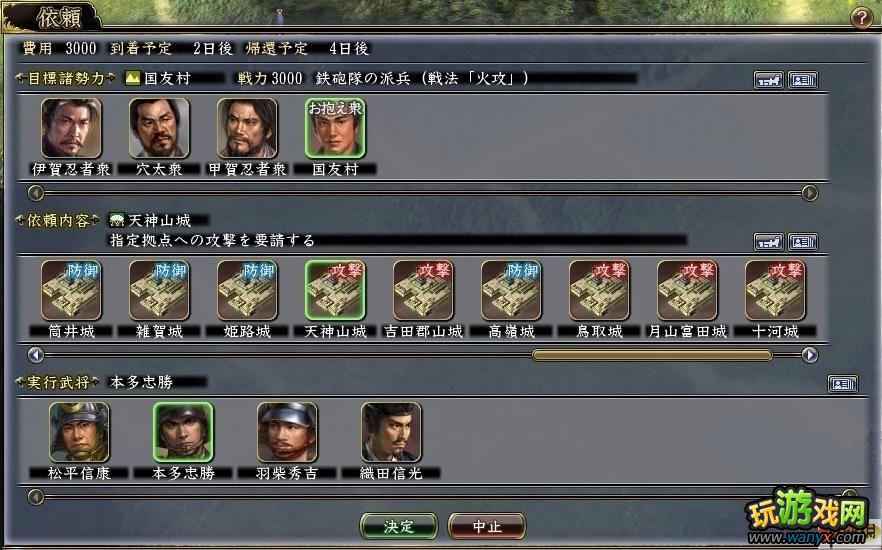
Task: Choose the 吉田郡山城 castle tile
Action: coord(423,291)
